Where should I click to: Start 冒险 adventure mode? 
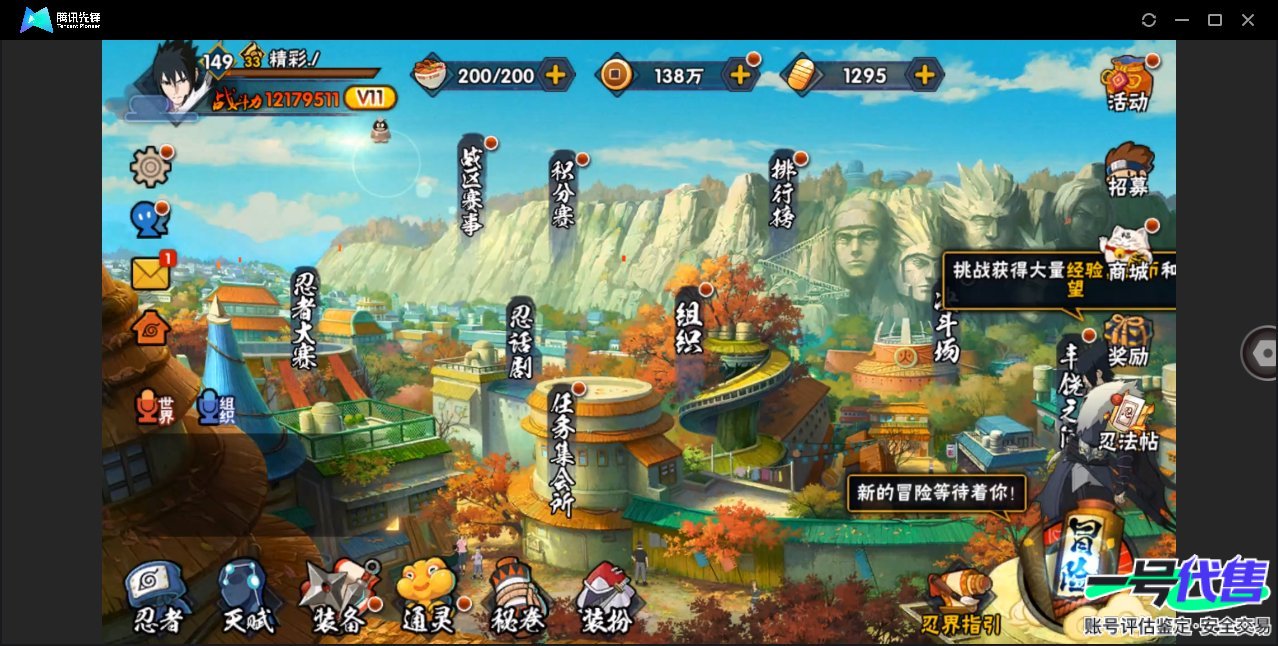pyautogui.click(x=1080, y=555)
